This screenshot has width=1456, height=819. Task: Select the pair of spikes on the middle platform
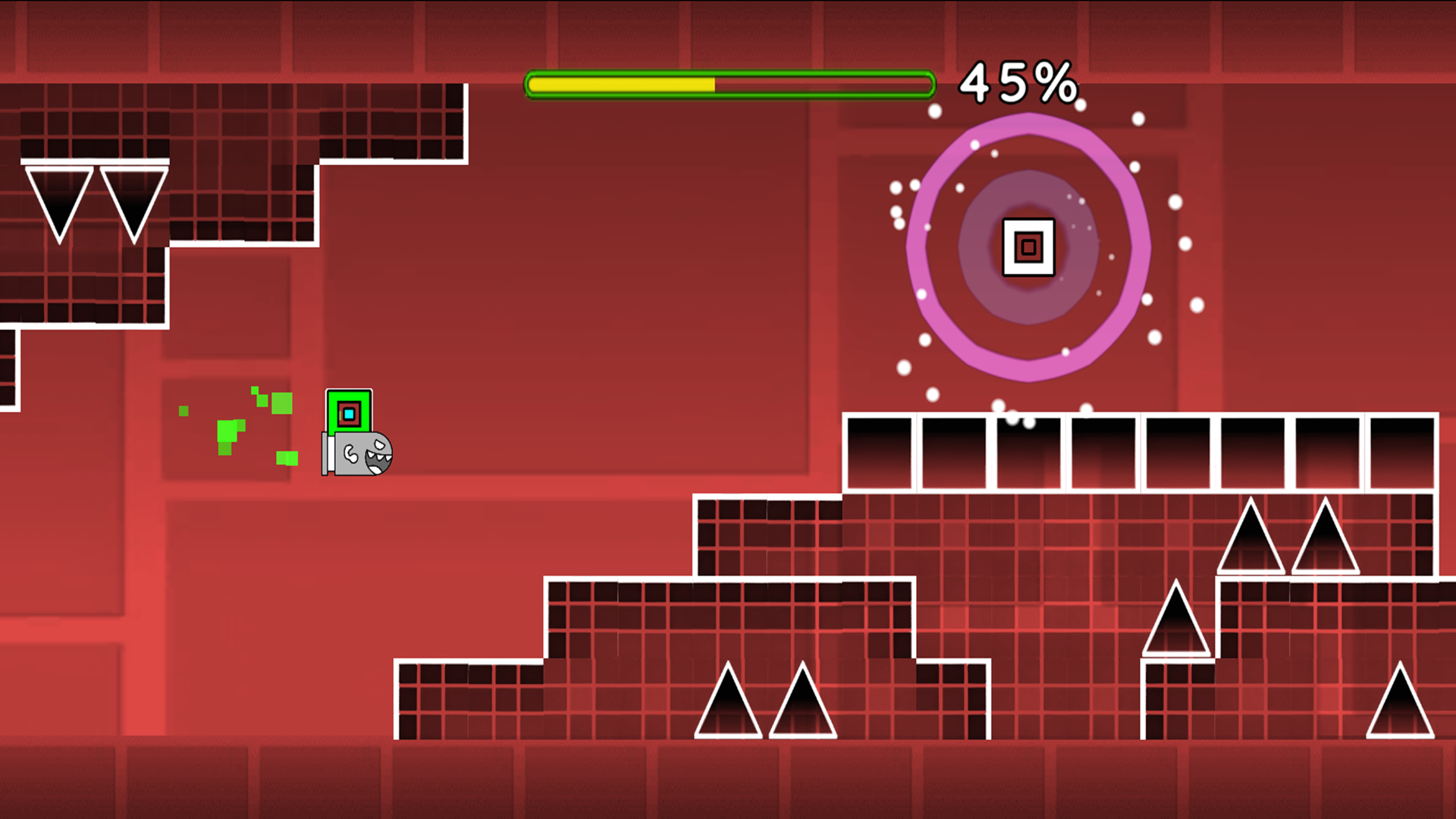(766, 705)
